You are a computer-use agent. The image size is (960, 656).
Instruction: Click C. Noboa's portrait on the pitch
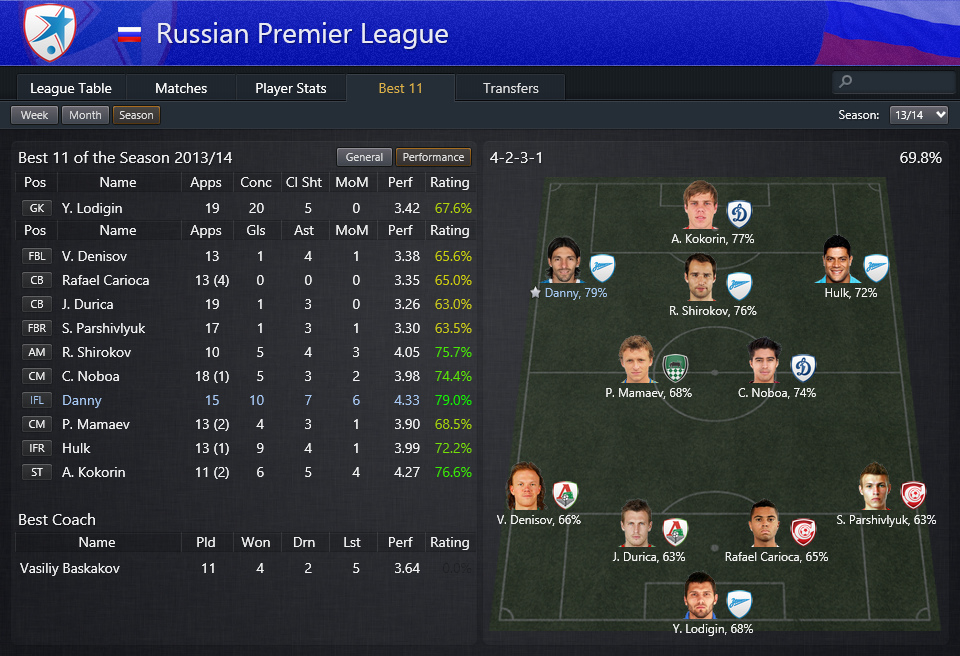(764, 361)
